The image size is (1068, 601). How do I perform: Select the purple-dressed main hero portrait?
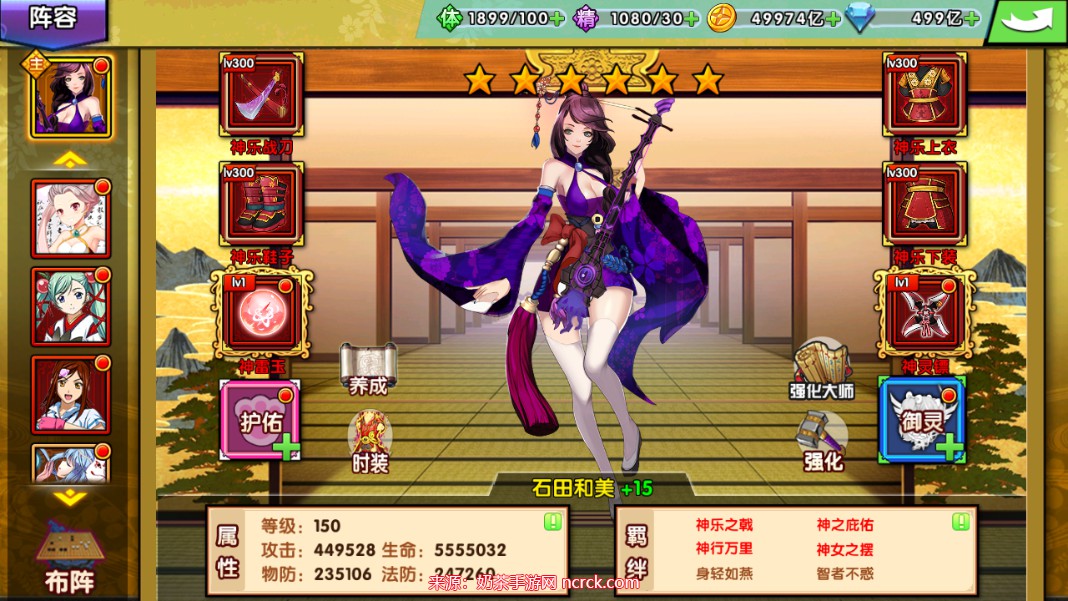(x=71, y=97)
